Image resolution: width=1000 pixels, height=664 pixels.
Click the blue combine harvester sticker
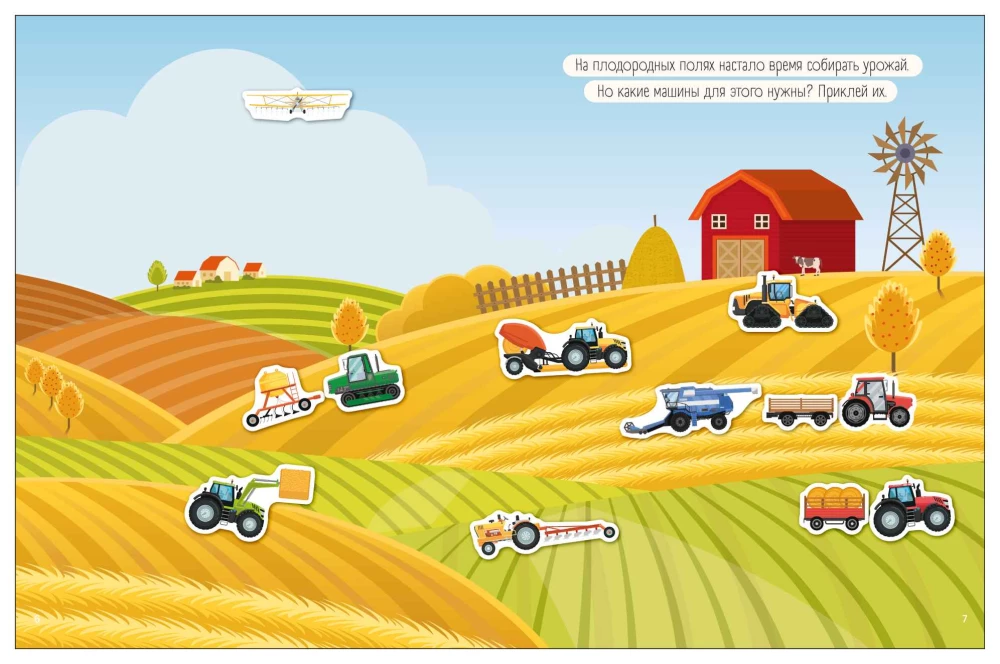tap(692, 408)
